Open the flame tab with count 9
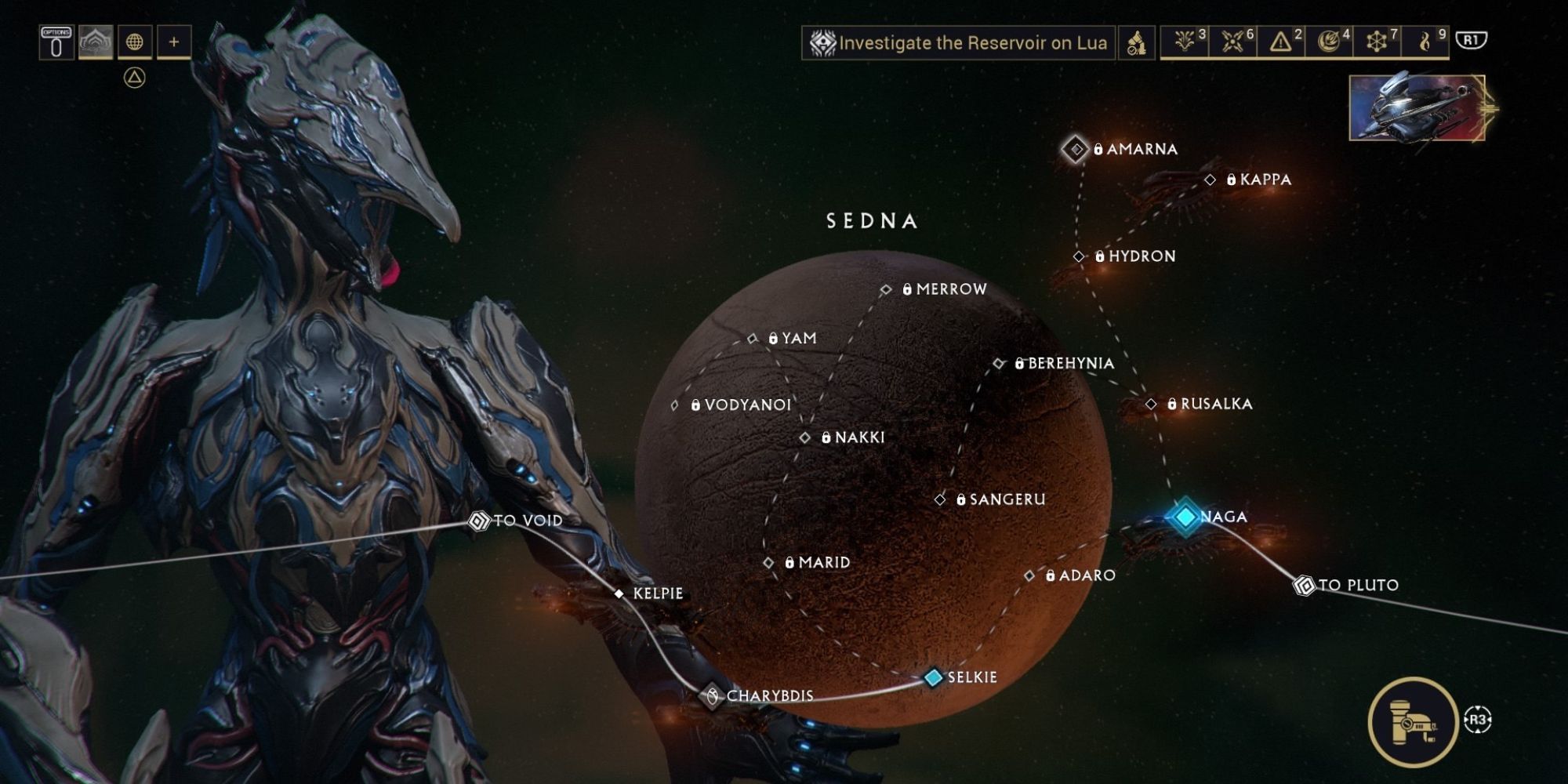The width and height of the screenshot is (1568, 784). (x=1425, y=42)
